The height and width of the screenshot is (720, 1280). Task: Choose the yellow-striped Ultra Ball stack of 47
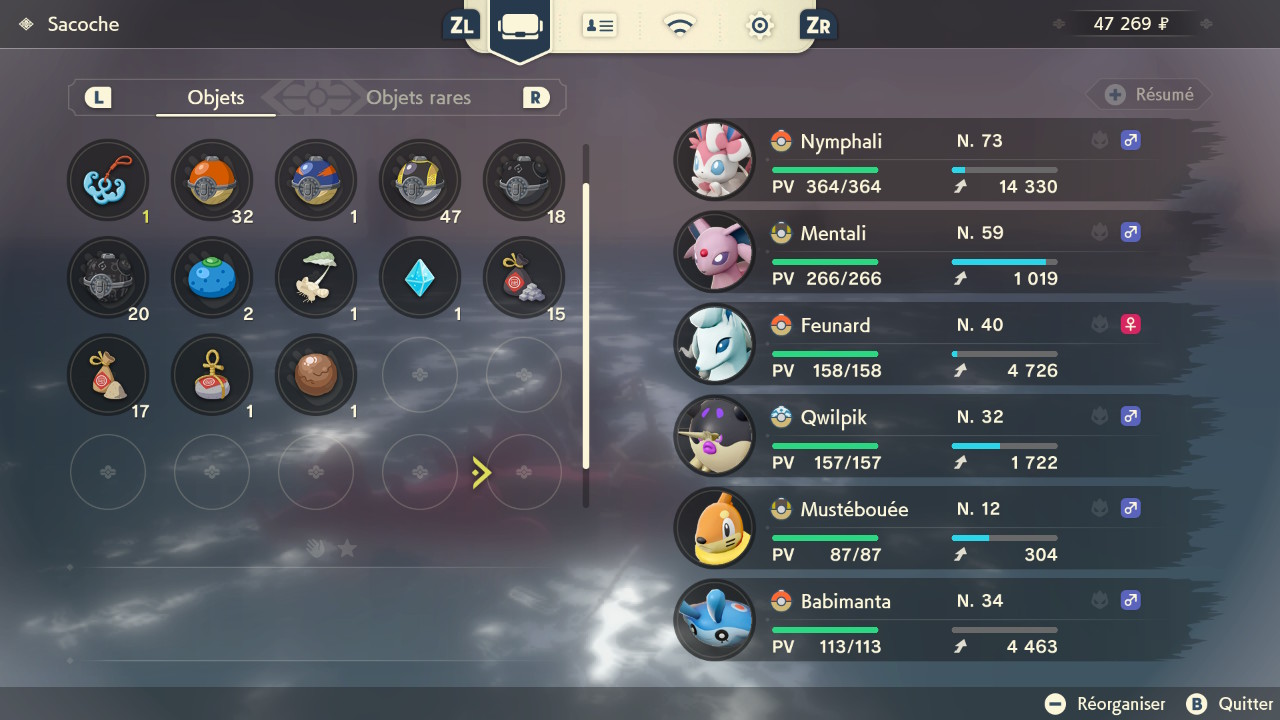(x=420, y=180)
